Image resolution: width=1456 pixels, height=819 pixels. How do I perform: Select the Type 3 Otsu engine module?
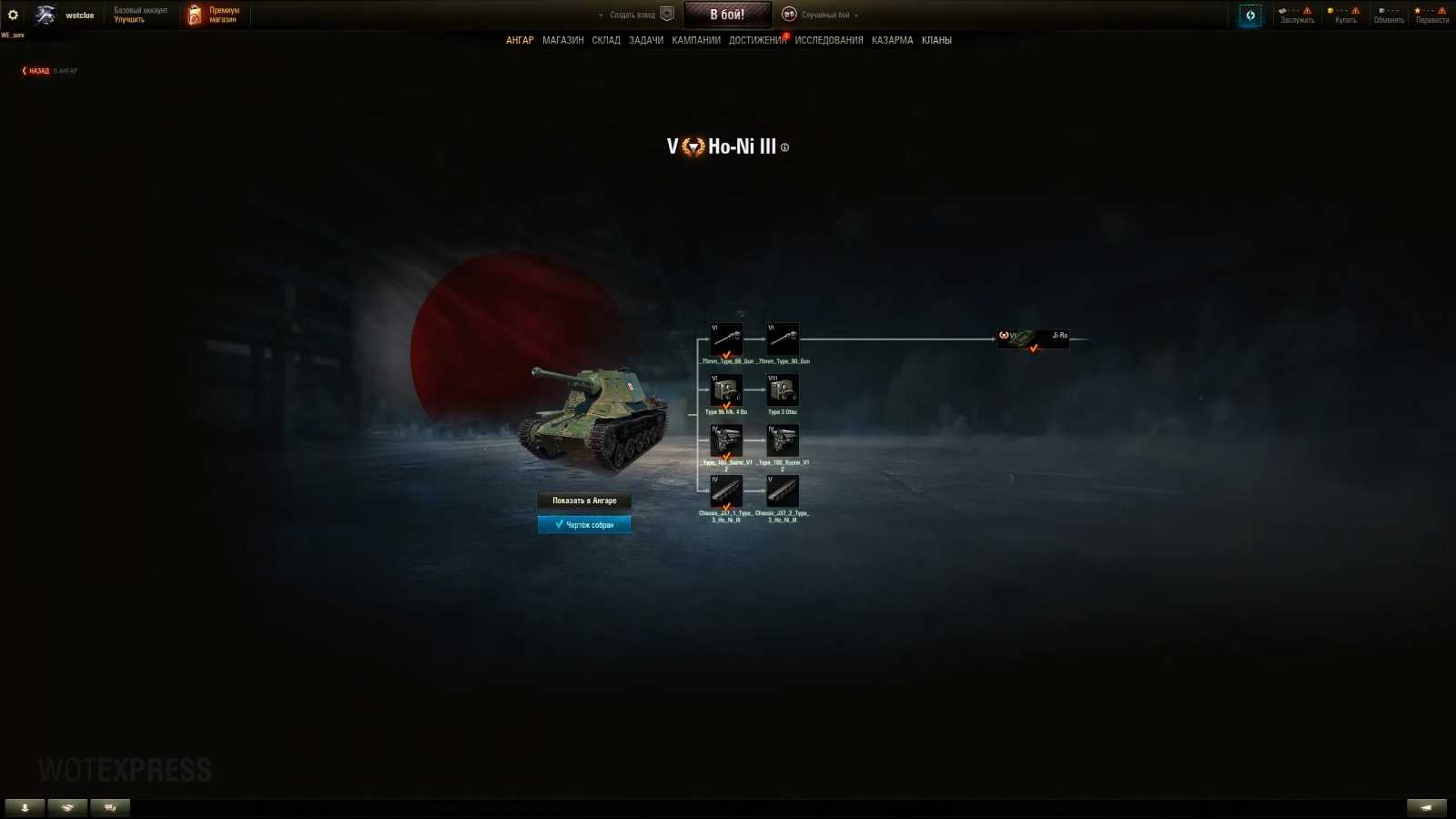pos(783,390)
